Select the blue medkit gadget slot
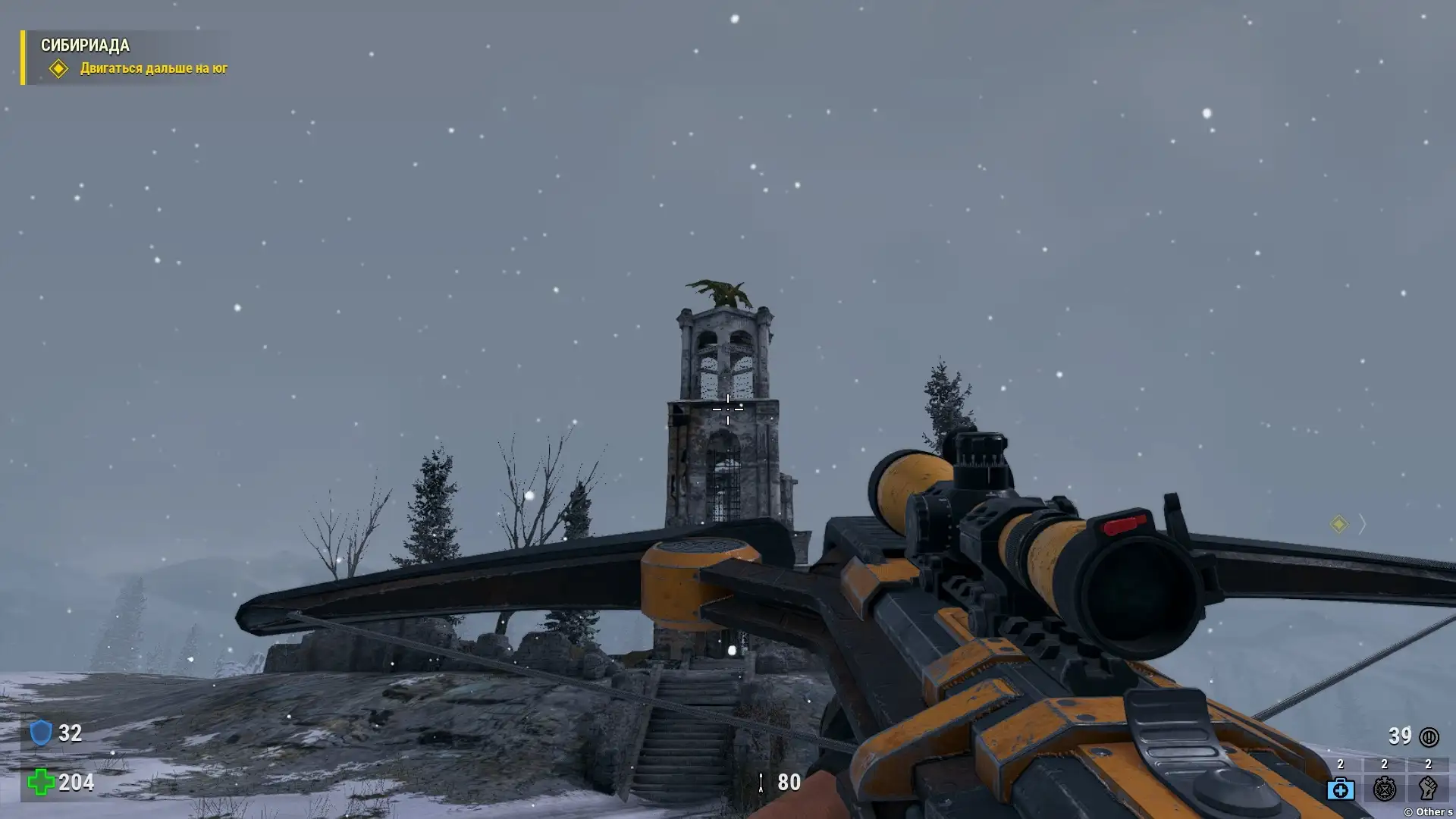This screenshot has width=1456, height=819. click(1340, 788)
